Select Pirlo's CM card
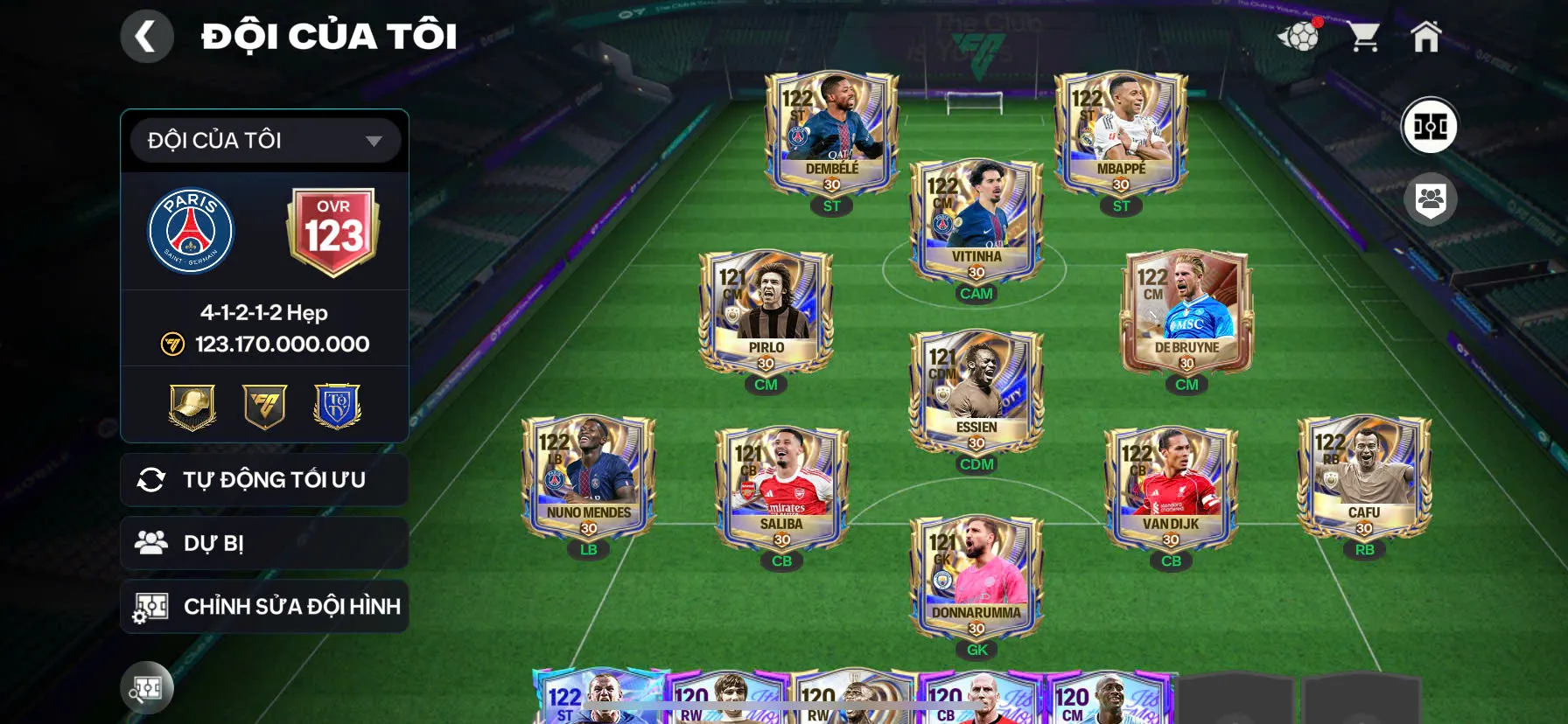Viewport: 1568px width, 724px height. (766, 312)
